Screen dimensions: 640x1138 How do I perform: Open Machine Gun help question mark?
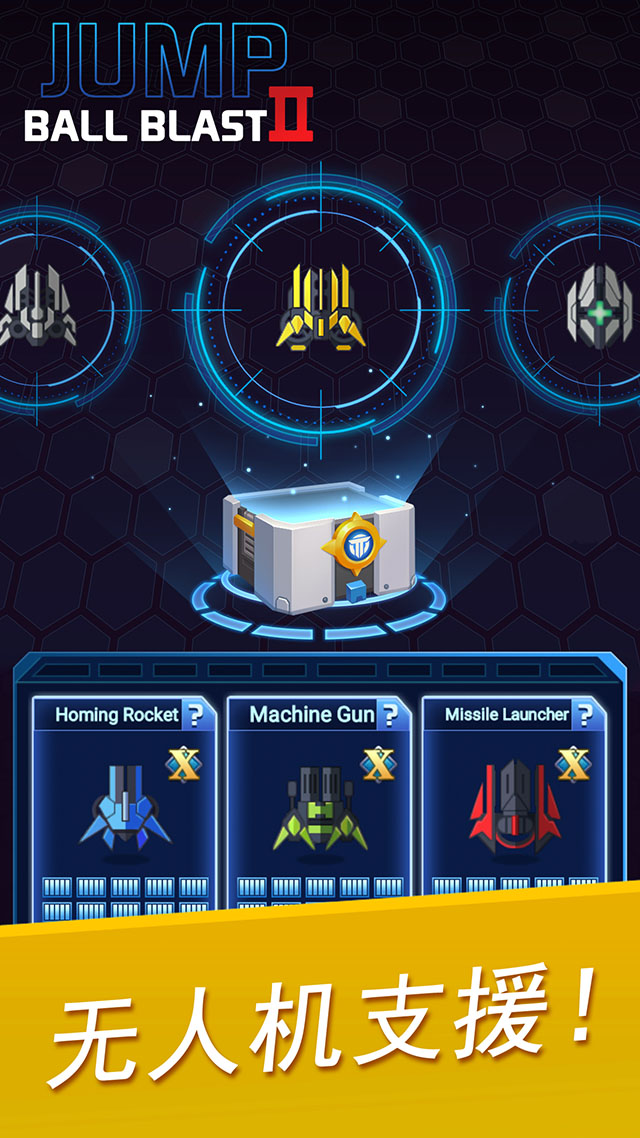391,715
